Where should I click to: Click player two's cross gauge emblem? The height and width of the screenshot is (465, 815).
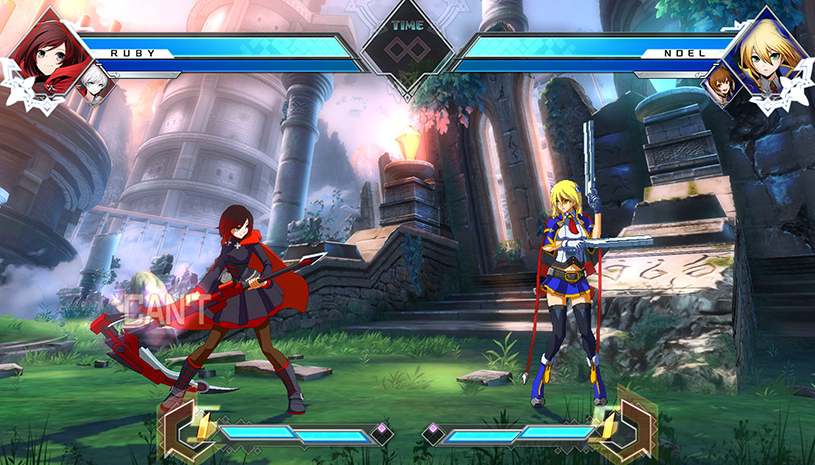[627, 430]
